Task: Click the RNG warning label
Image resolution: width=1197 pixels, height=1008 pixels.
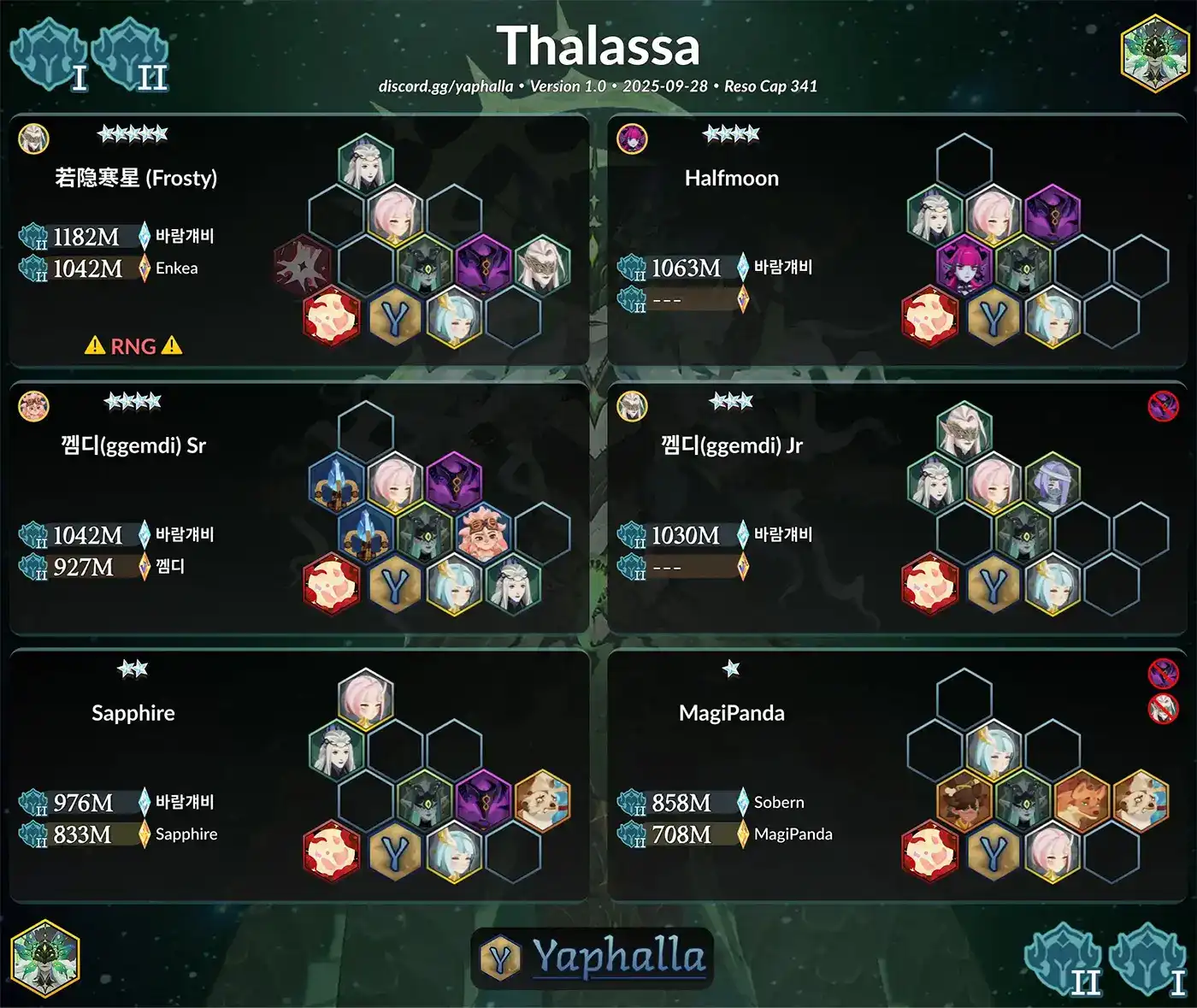Action: pyautogui.click(x=133, y=346)
